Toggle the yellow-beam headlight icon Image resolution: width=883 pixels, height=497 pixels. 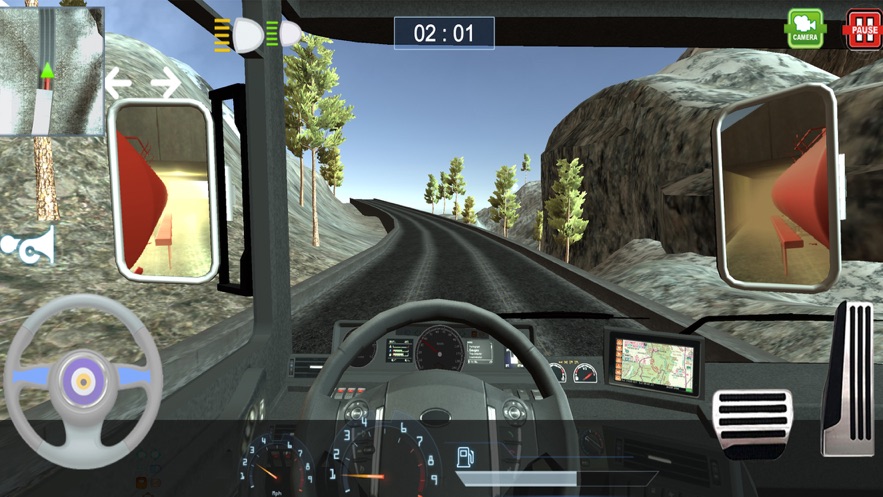coord(239,37)
